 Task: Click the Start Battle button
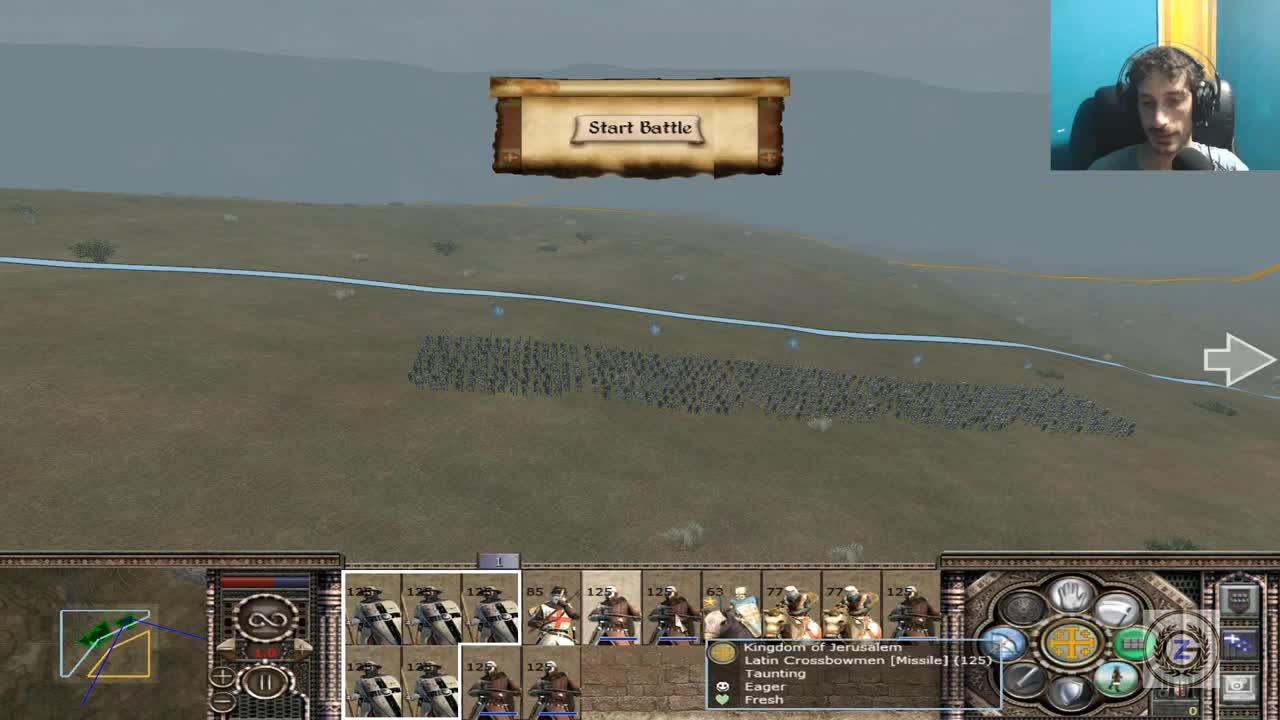pos(639,128)
